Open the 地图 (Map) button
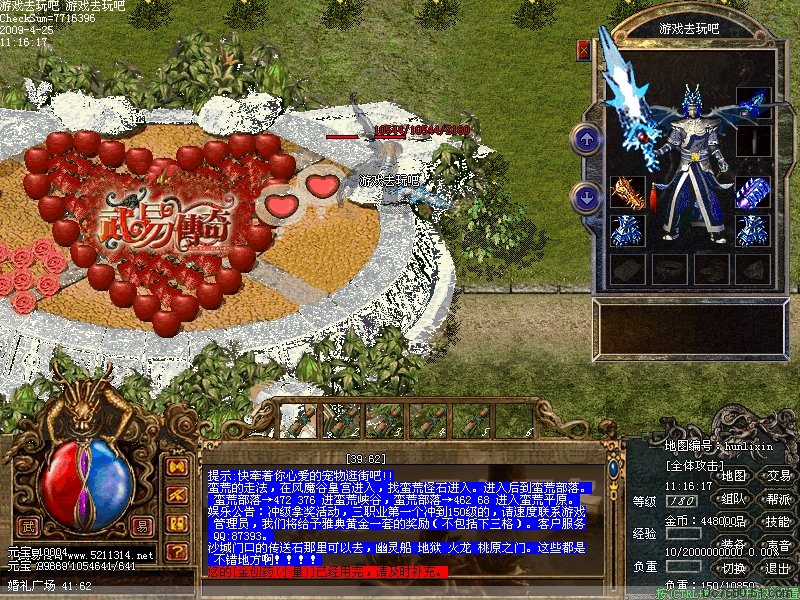Screen dimensions: 800x600 734,475
